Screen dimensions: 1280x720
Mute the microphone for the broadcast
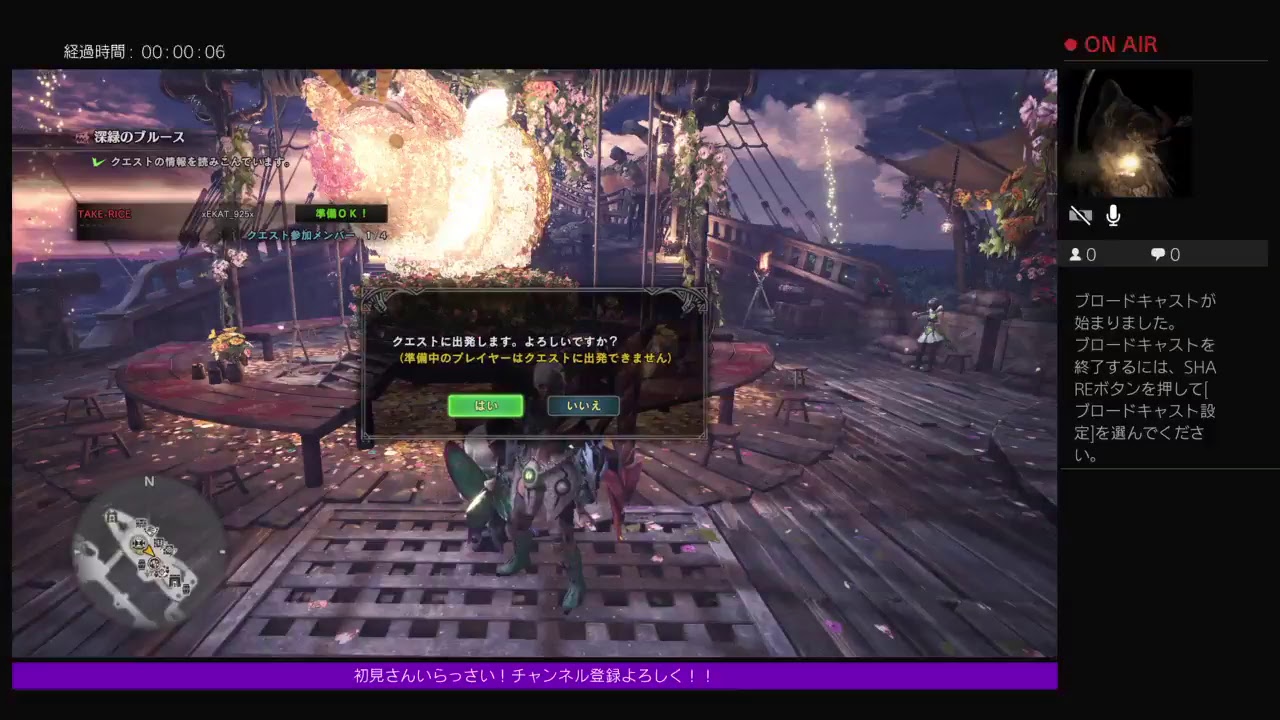point(1113,214)
